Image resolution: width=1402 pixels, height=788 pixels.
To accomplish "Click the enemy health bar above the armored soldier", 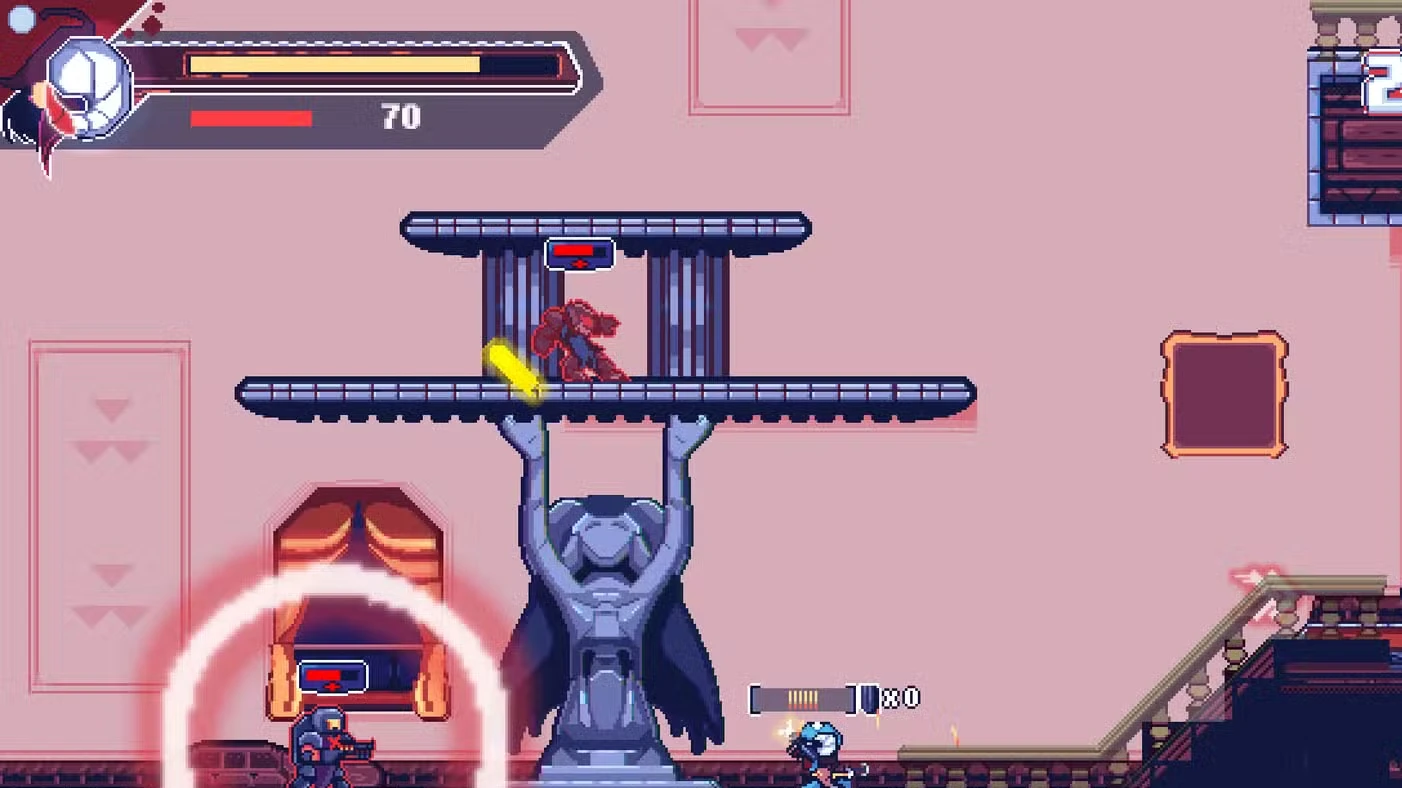I will click(x=331, y=675).
